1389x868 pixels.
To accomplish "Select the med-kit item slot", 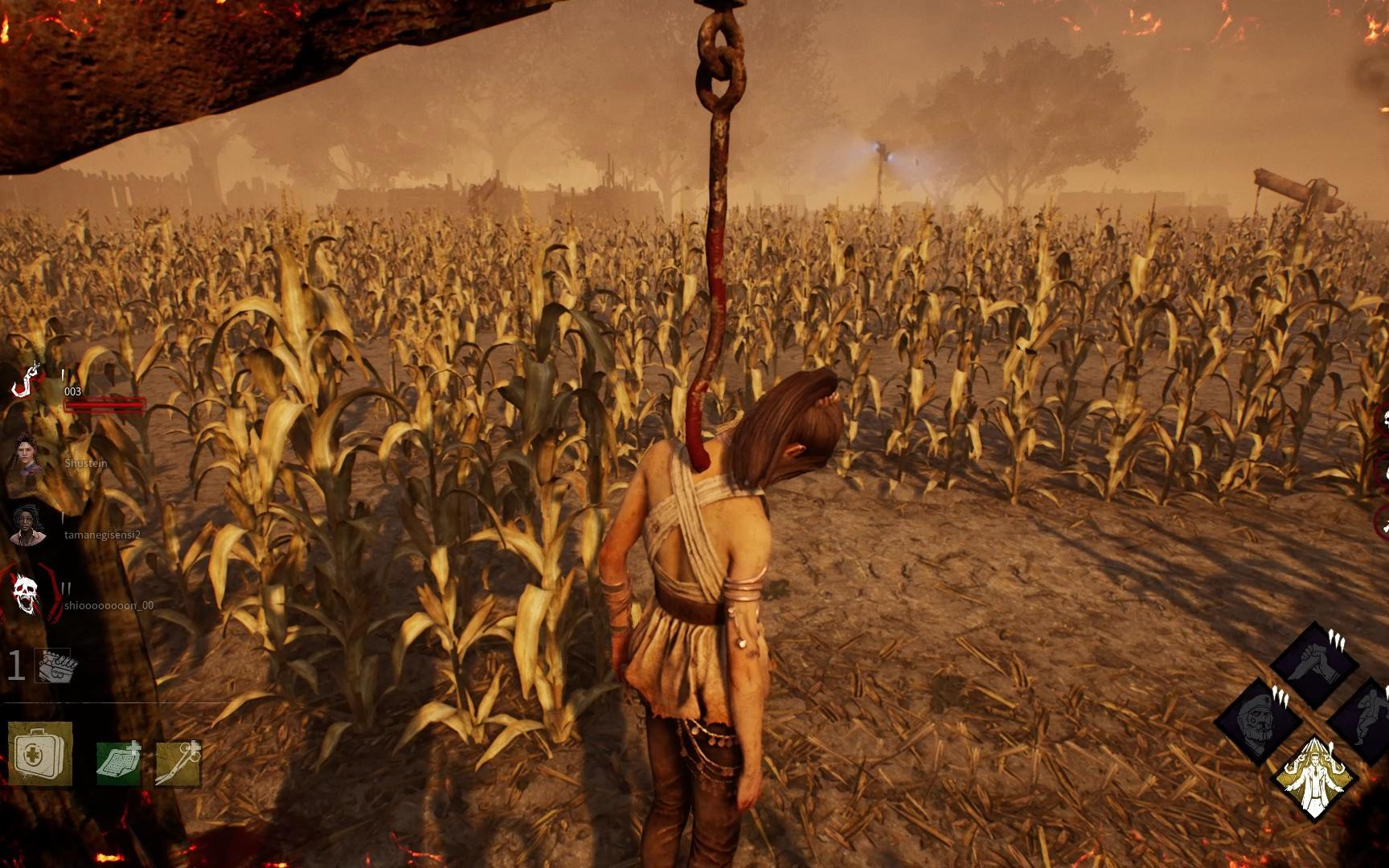I will pos(39,754).
